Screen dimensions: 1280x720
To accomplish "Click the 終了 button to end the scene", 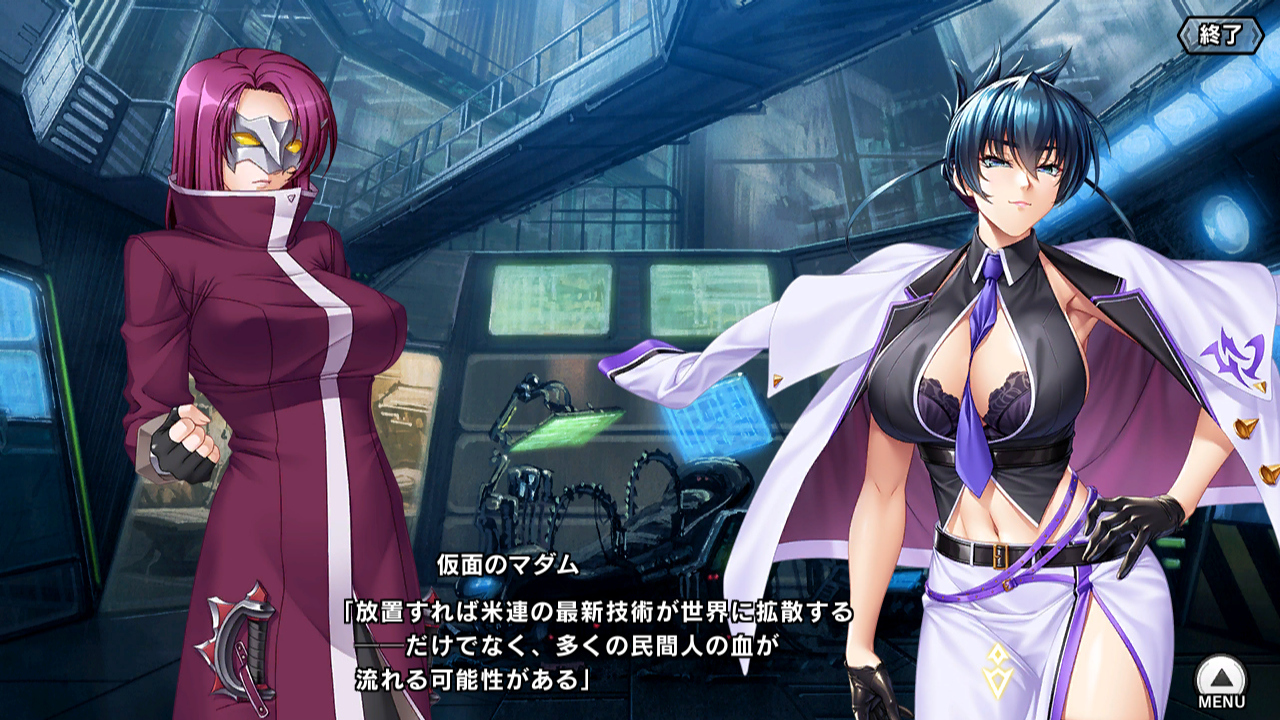I will pyautogui.click(x=1220, y=35).
